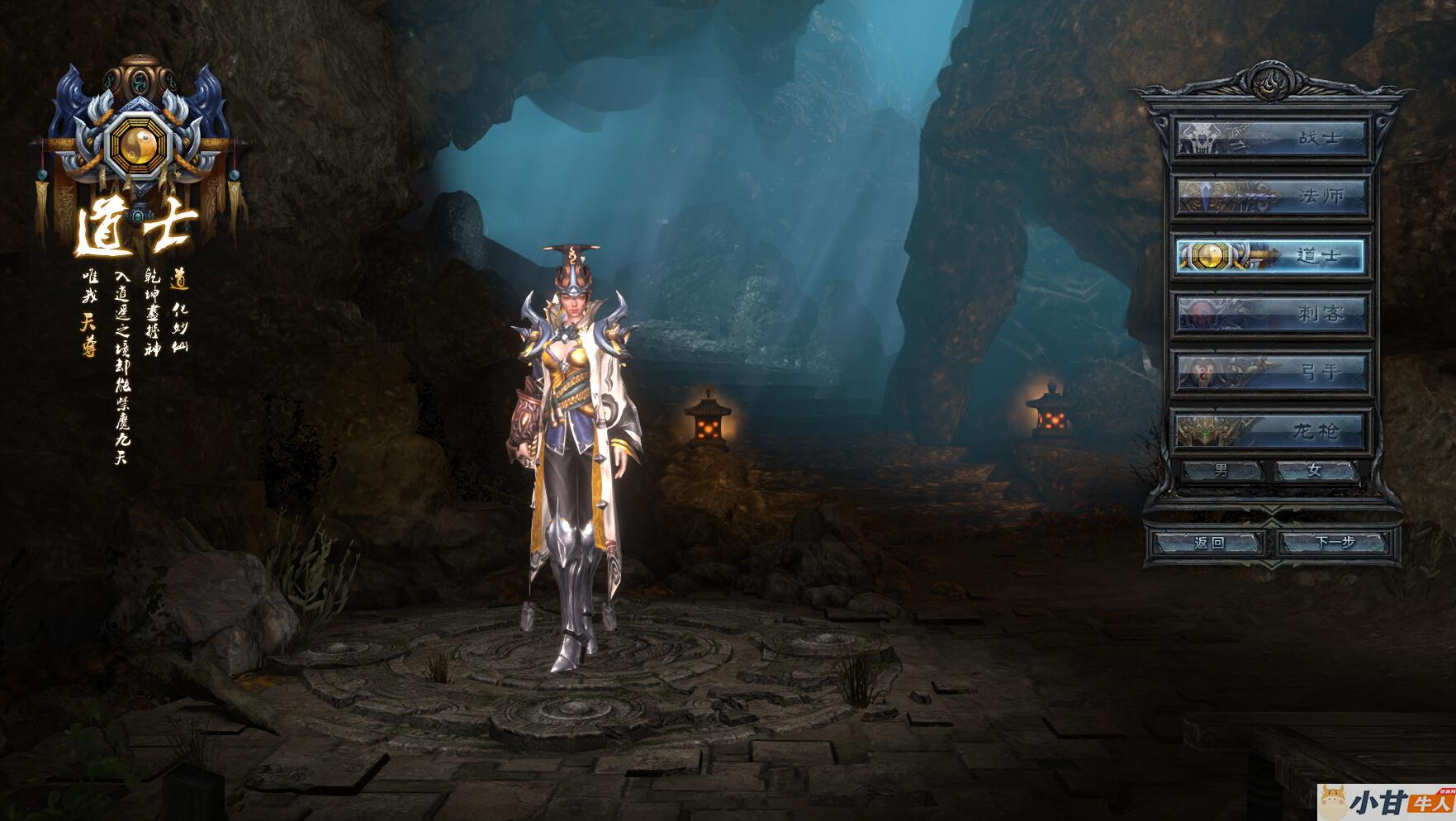Screen dimensions: 1456x821
Task: Select the 刺客 assassin class
Action: pyautogui.click(x=1272, y=314)
